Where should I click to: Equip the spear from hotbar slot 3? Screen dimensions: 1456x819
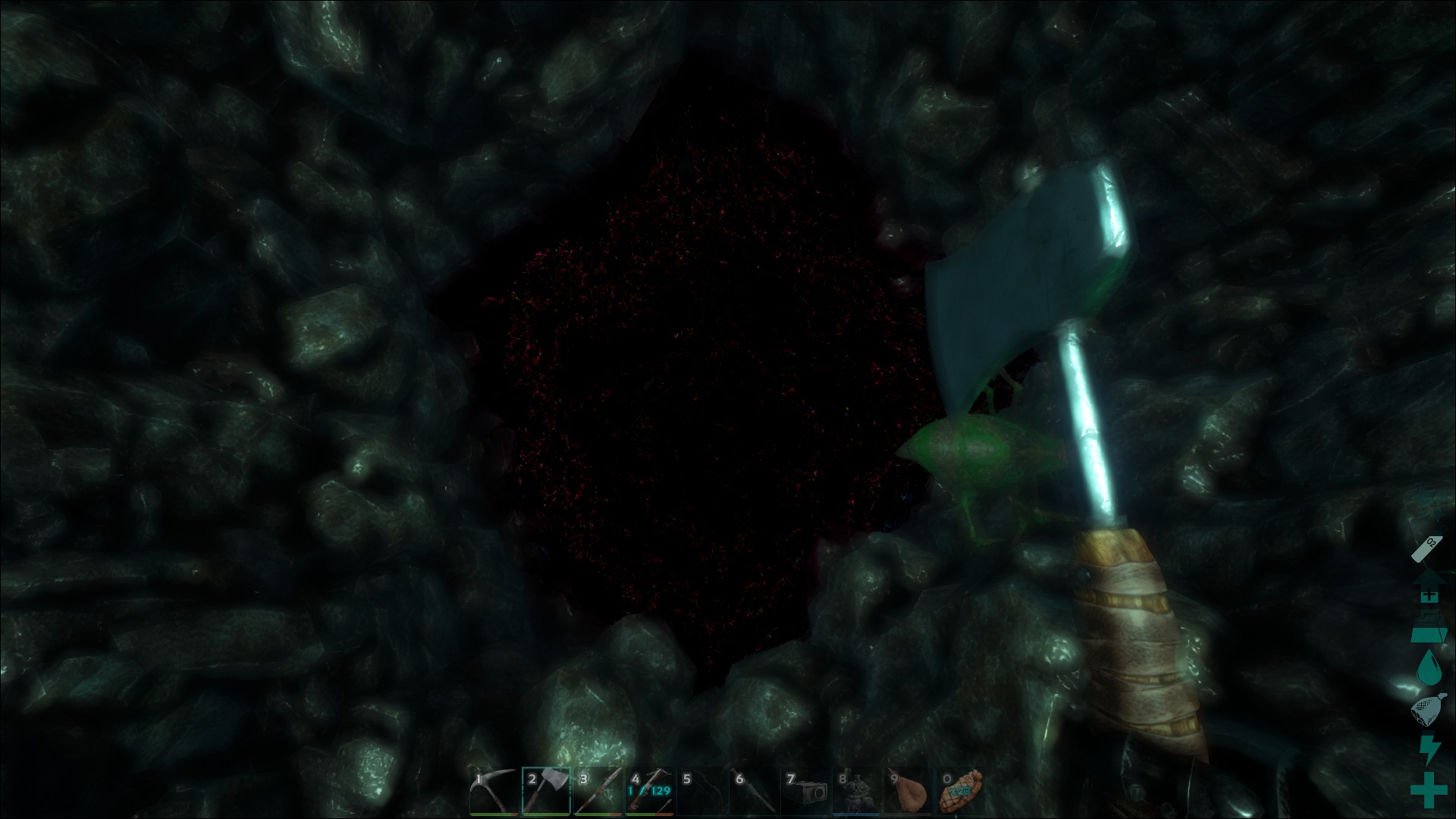(598, 792)
